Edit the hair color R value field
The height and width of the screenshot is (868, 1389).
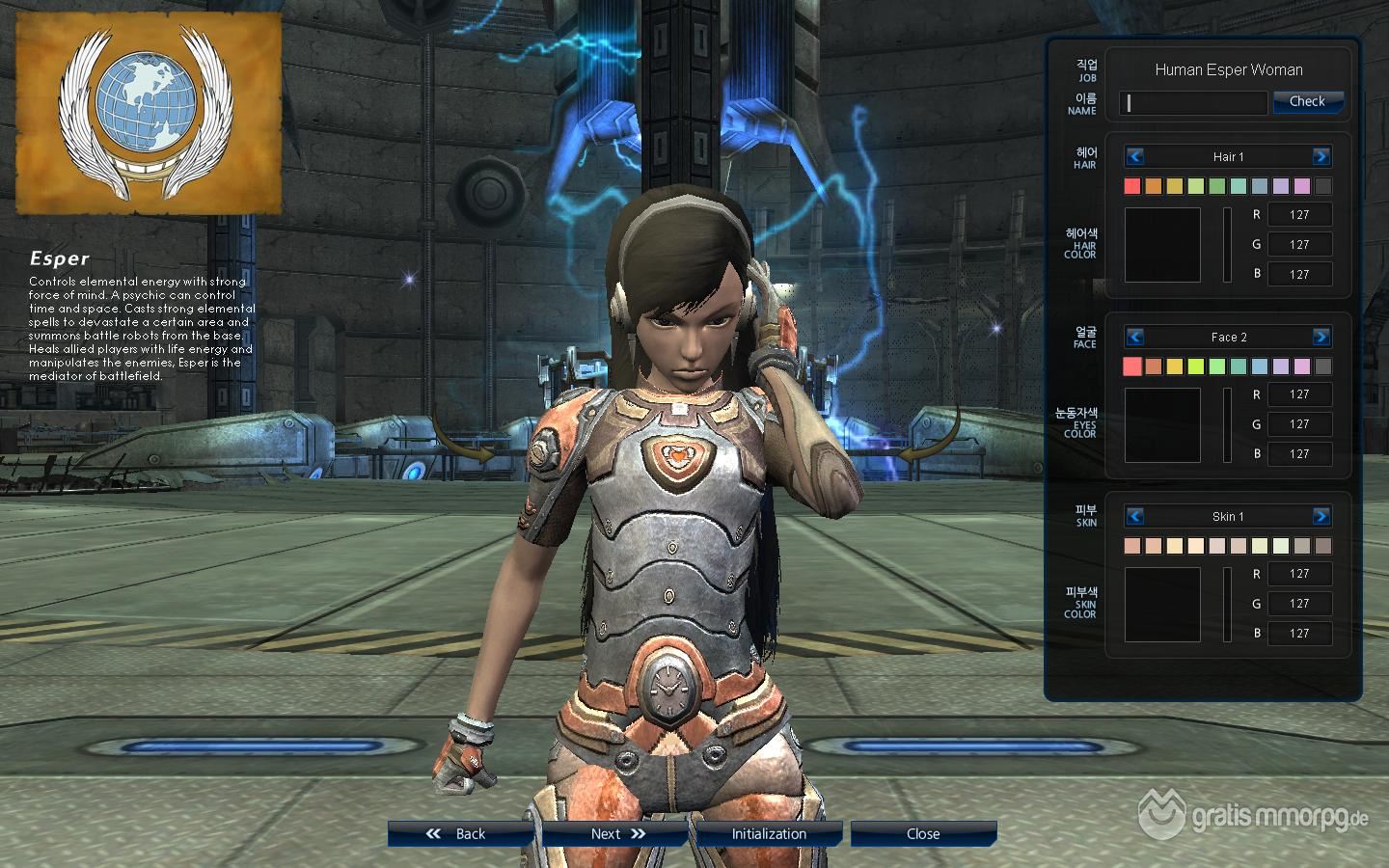(x=1299, y=215)
